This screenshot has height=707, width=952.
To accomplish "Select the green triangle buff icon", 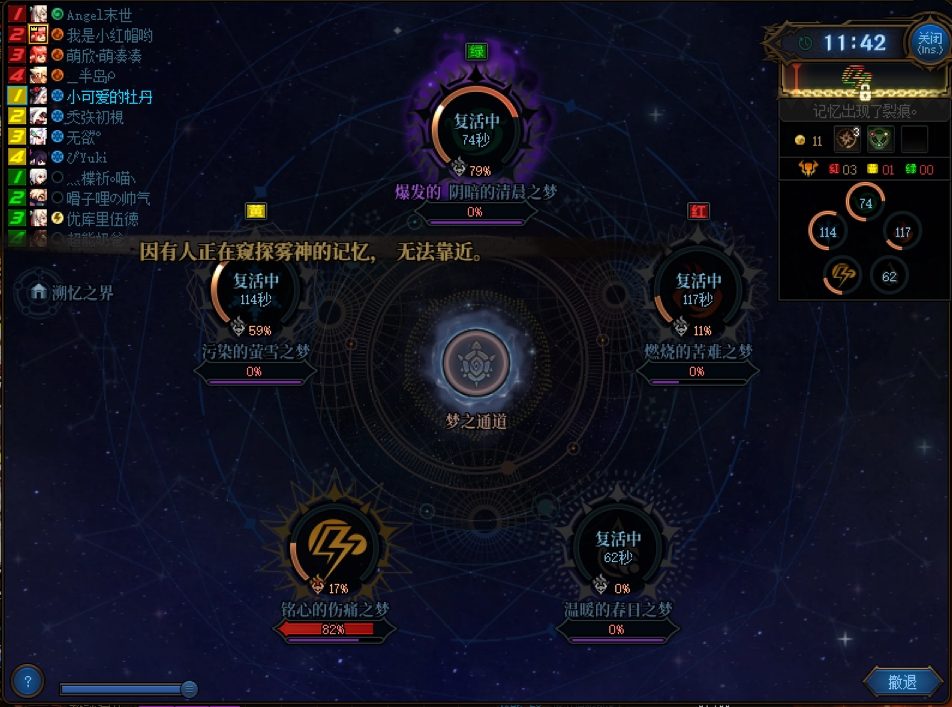I will pyautogui.click(x=879, y=140).
